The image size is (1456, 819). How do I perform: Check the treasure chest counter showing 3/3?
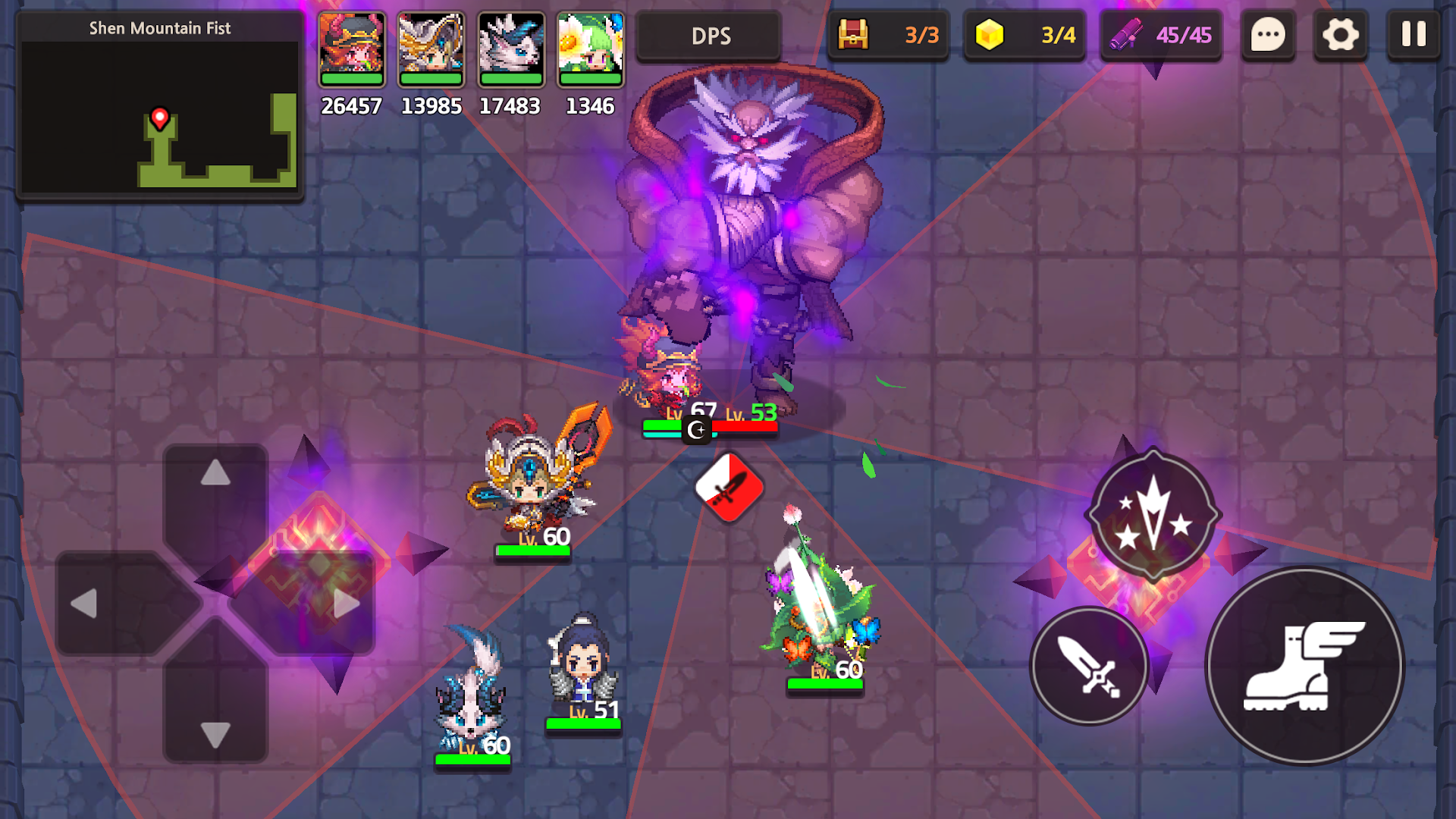tap(888, 35)
